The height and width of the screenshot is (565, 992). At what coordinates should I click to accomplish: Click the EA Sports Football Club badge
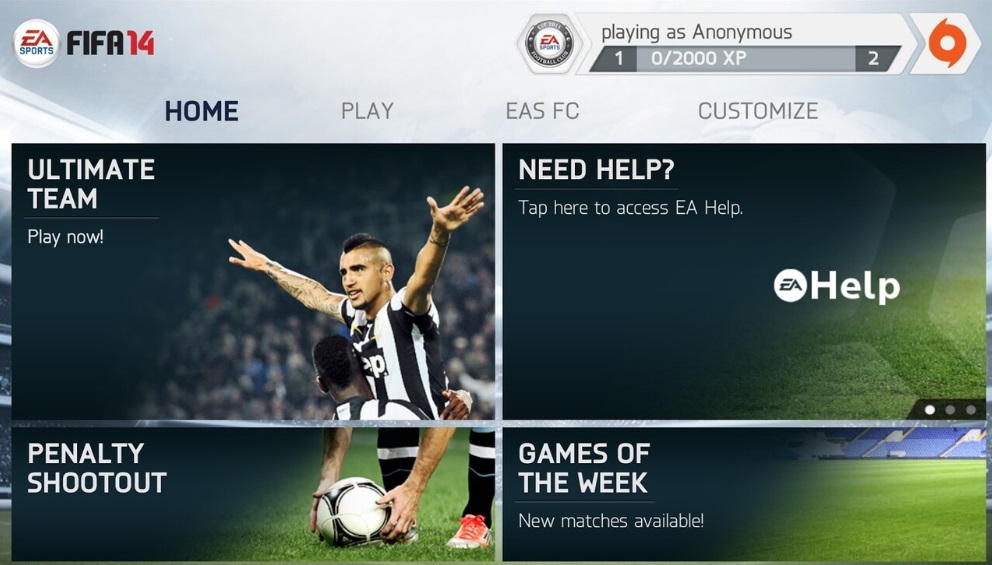[549, 44]
